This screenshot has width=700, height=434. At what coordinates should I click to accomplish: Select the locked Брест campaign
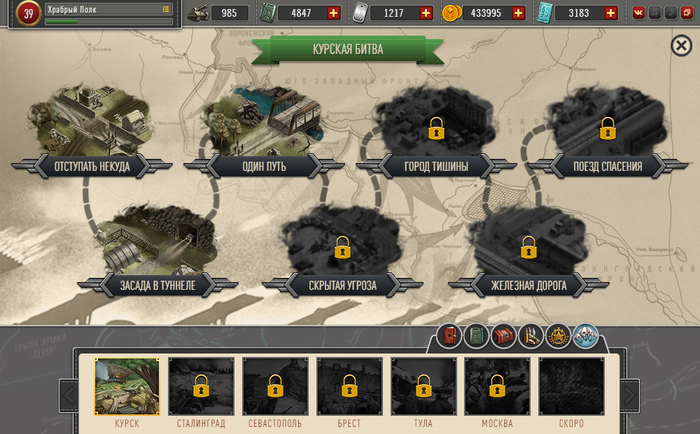349,386
